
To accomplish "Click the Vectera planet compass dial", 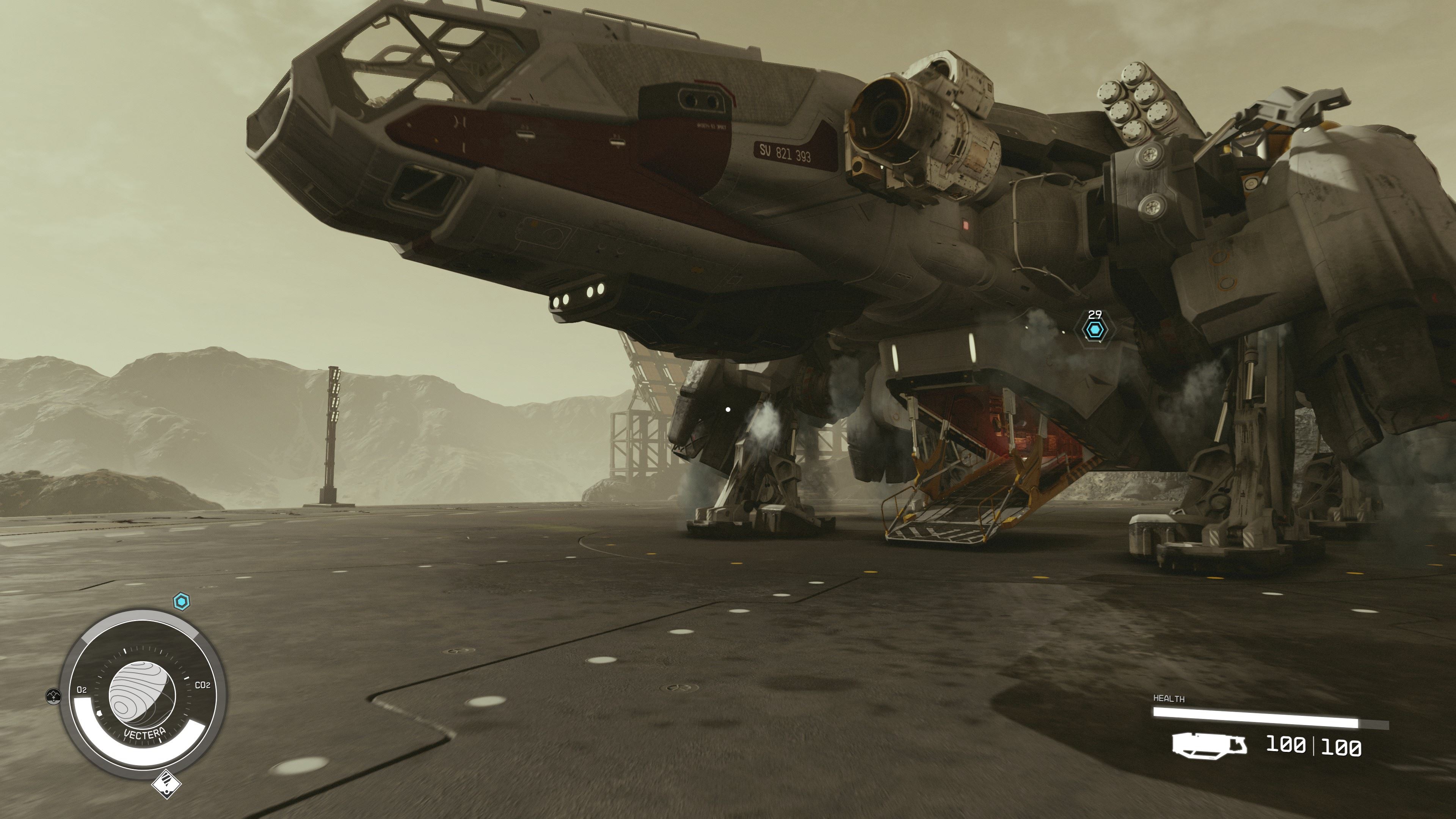I will (x=142, y=695).
